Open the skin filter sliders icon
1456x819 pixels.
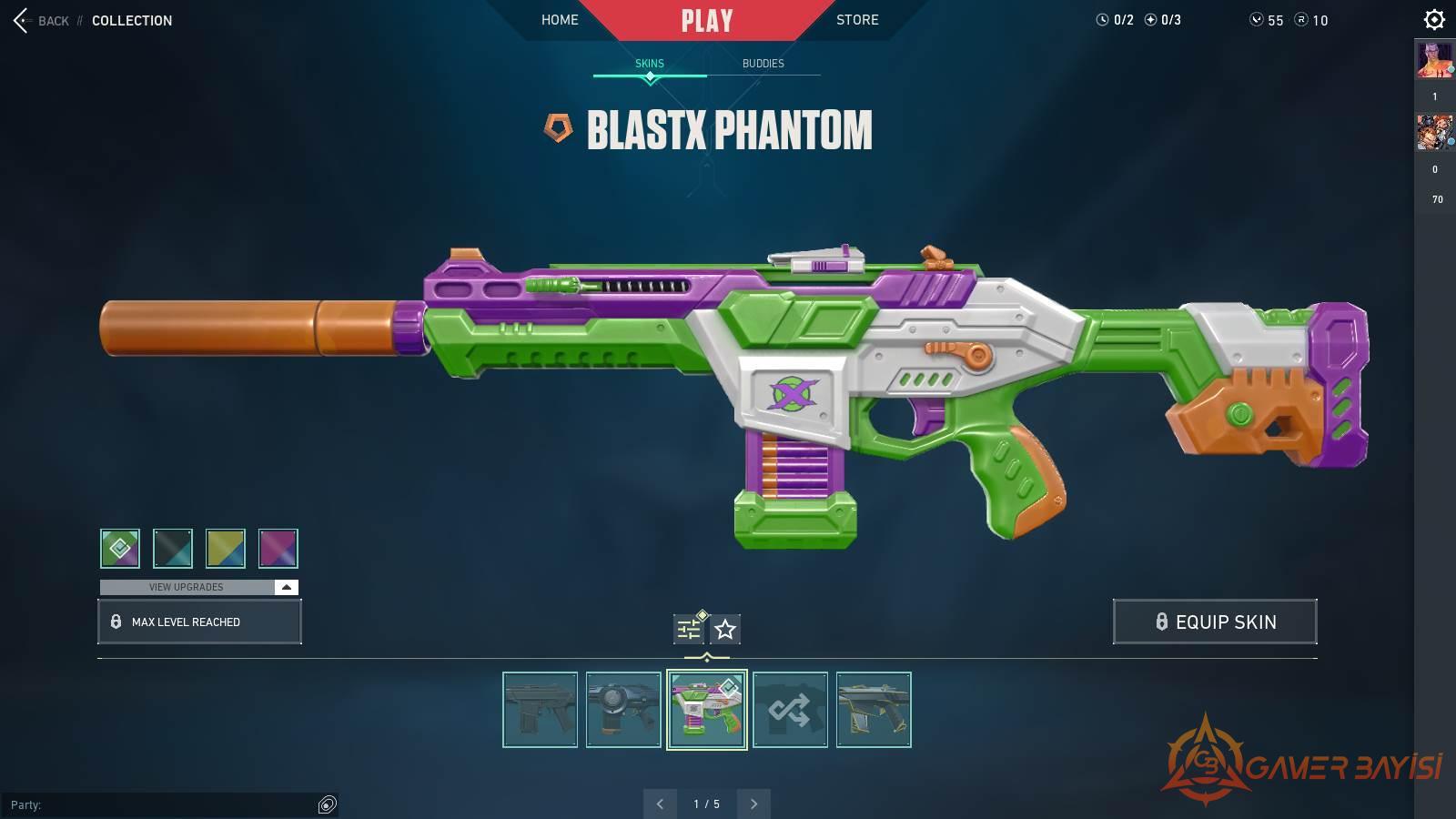[x=689, y=629]
